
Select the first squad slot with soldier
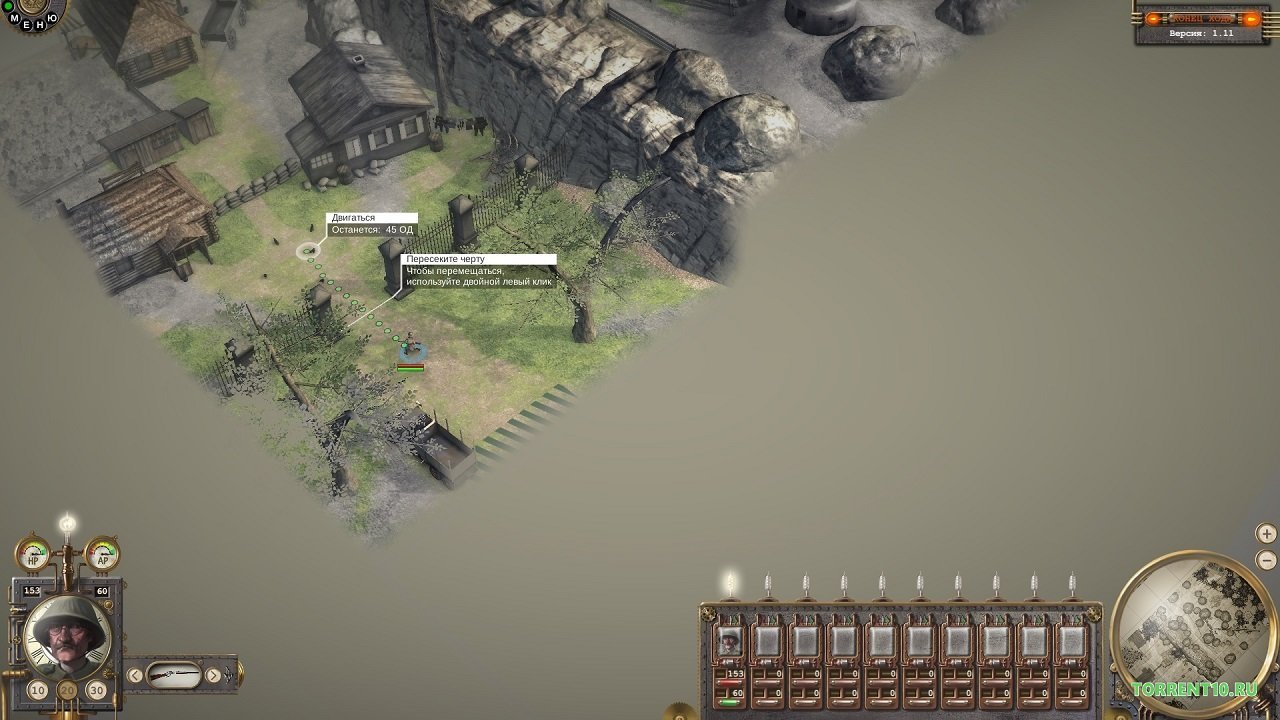tap(730, 642)
